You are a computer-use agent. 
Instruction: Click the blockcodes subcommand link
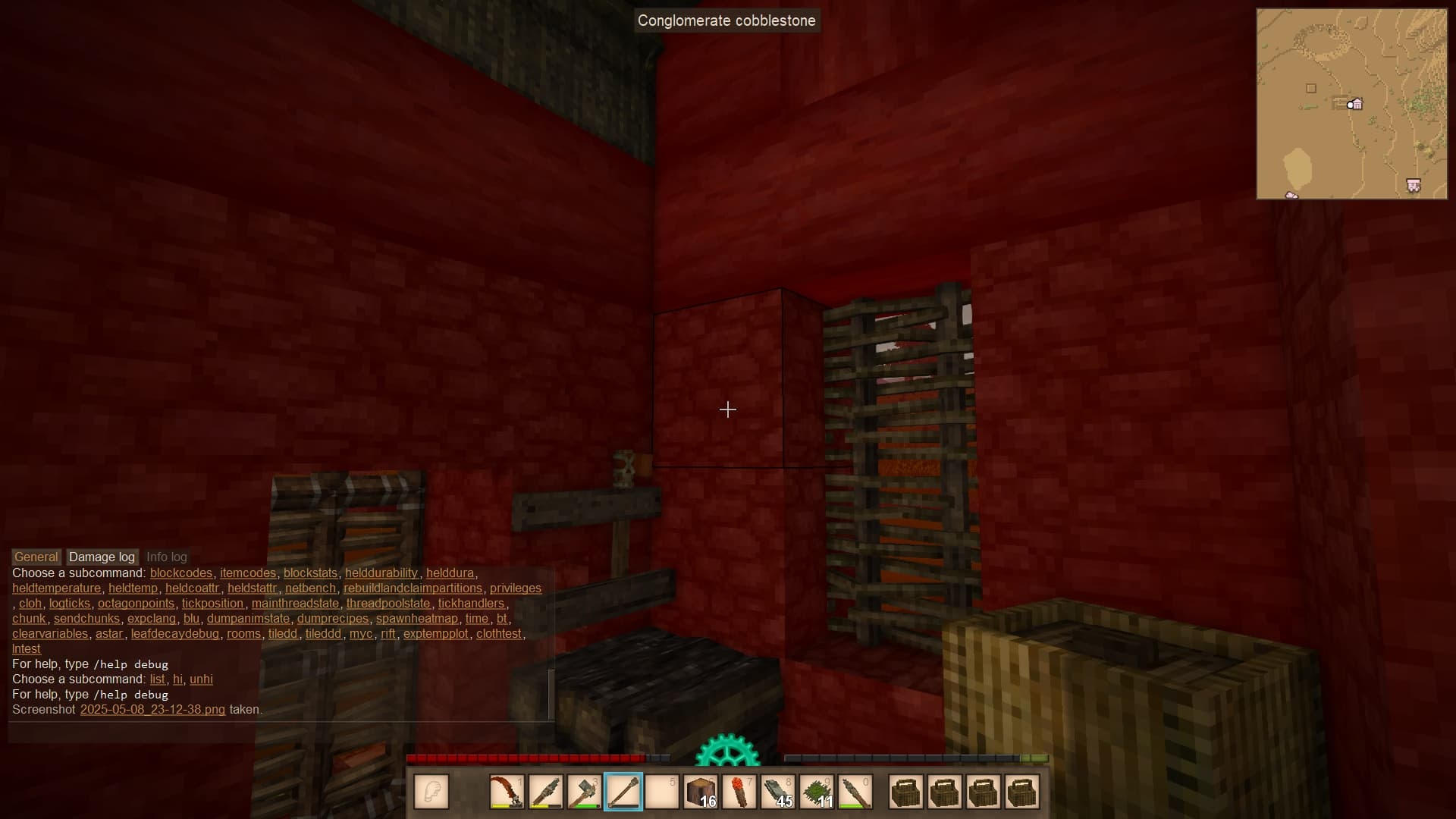click(x=181, y=573)
